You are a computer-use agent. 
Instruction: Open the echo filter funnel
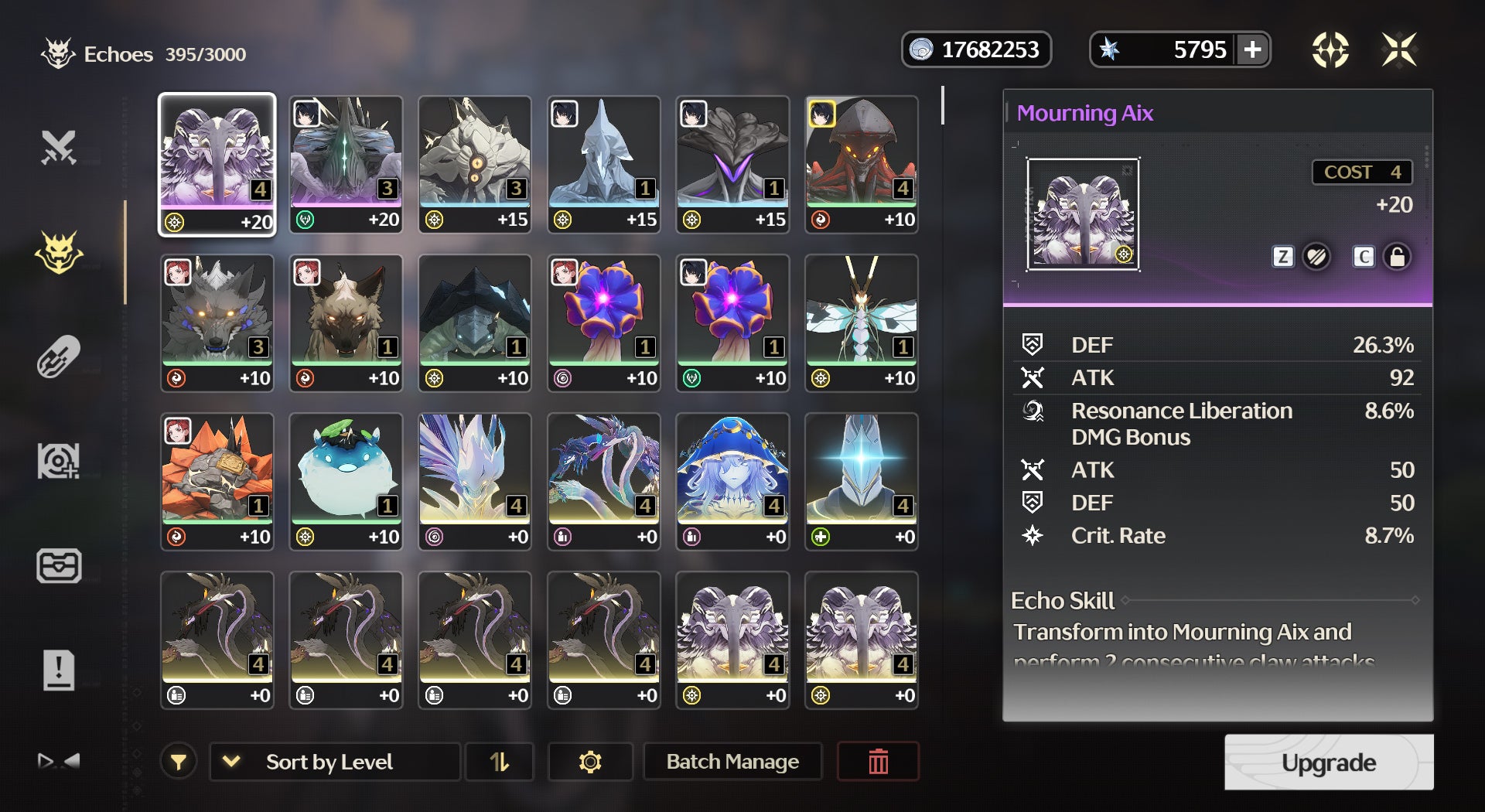(179, 762)
